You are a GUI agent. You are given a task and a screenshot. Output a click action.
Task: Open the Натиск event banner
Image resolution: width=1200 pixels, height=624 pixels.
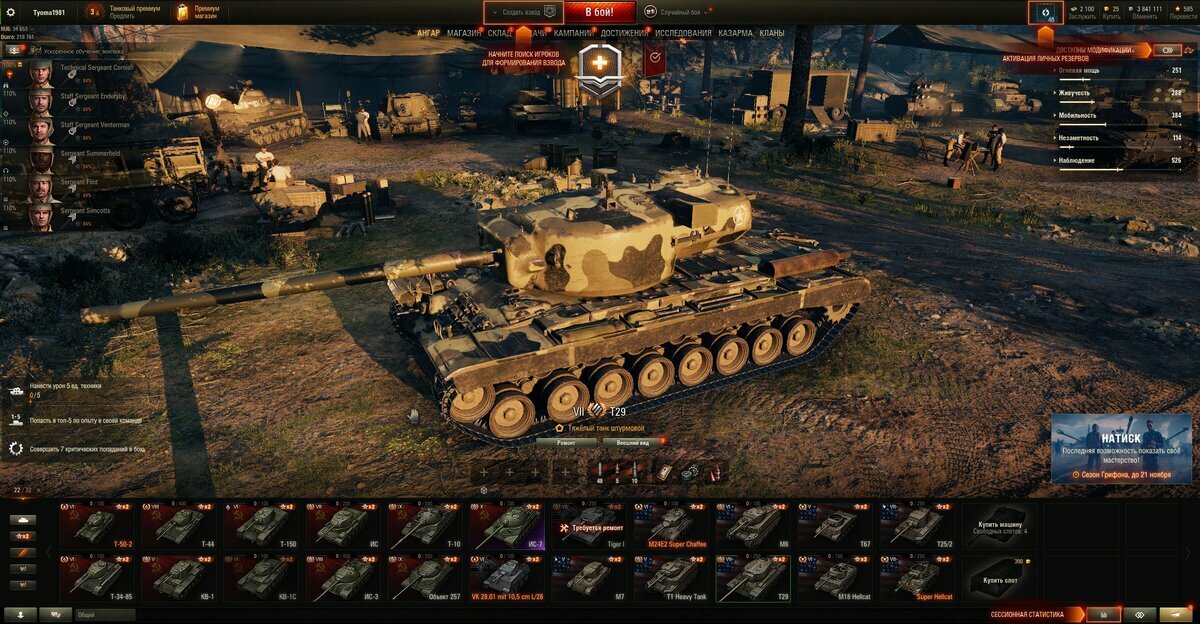coord(1120,448)
